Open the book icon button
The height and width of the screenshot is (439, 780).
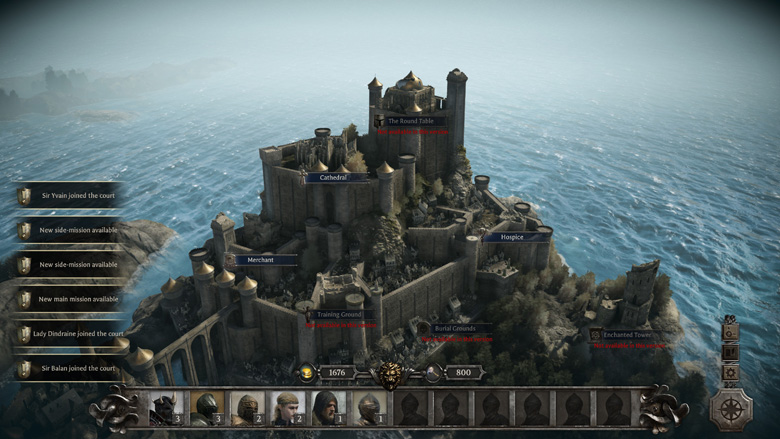click(x=731, y=351)
